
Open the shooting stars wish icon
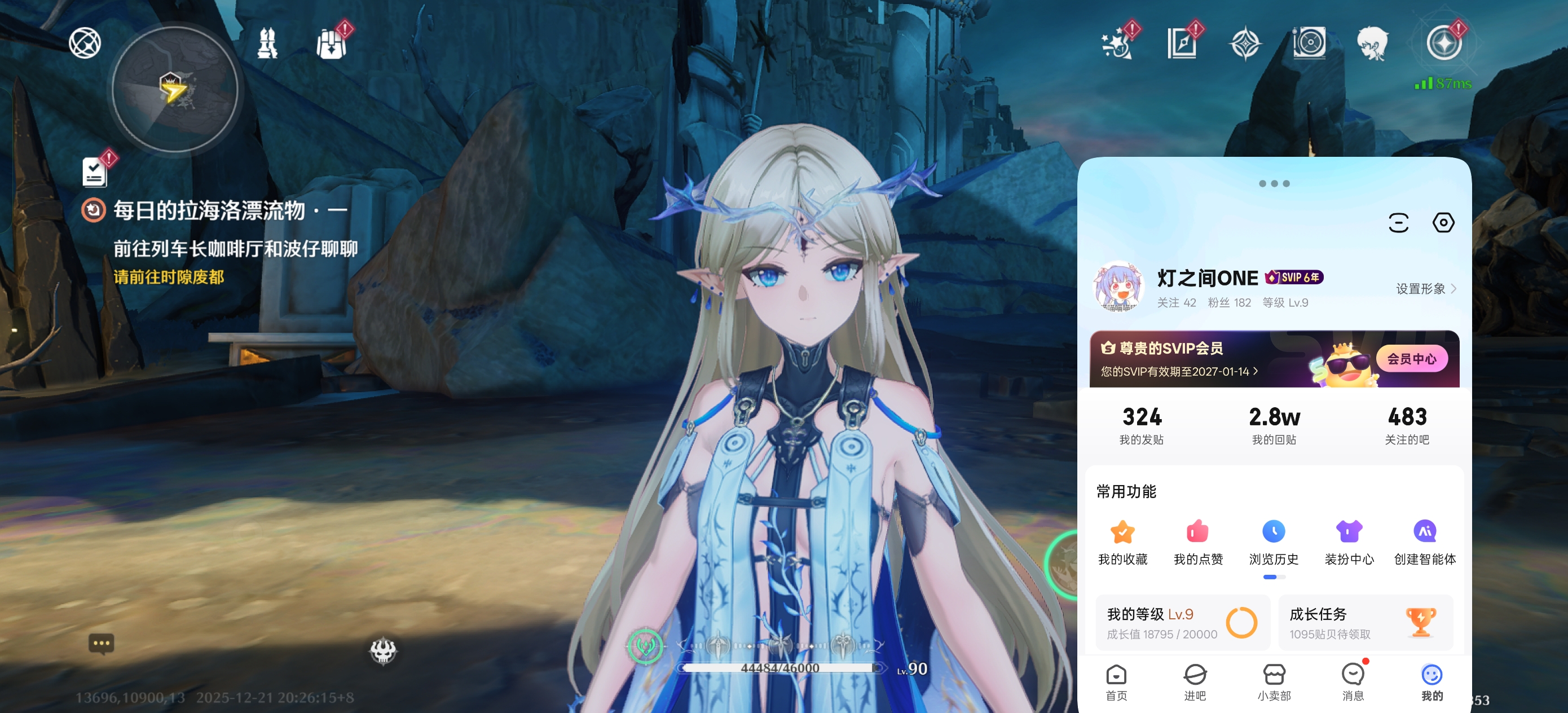coord(1117,44)
